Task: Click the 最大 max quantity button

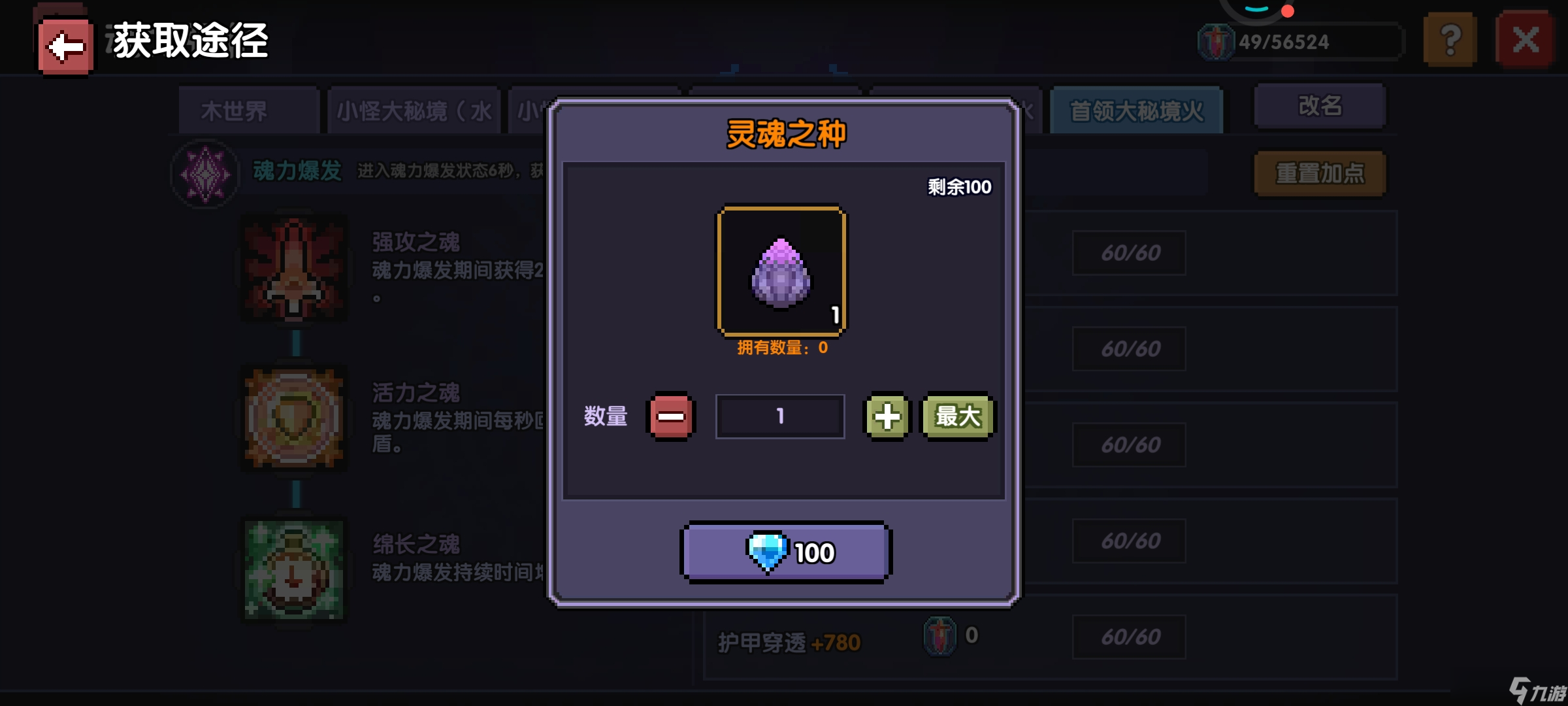Action: 956,417
